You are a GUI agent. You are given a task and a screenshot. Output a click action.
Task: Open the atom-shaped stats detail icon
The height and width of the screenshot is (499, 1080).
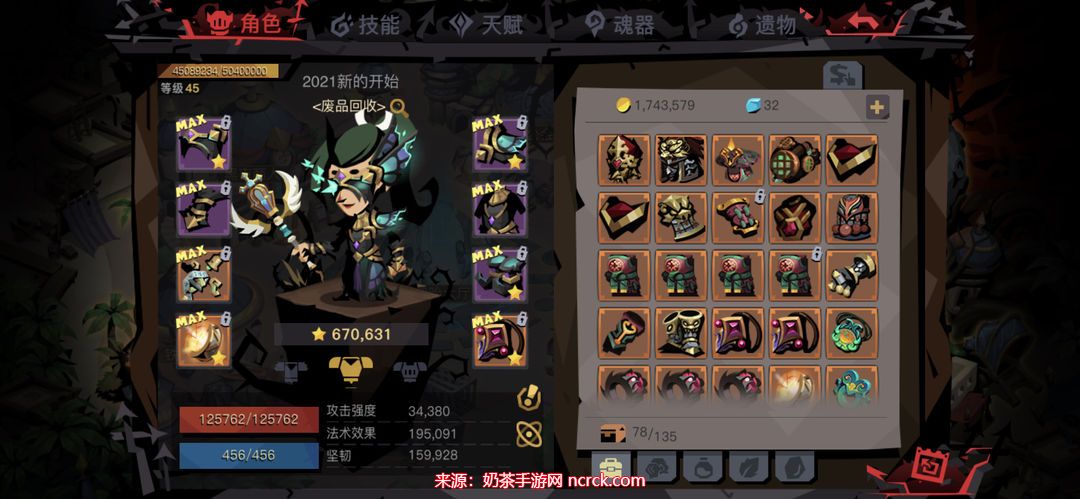pos(529,433)
